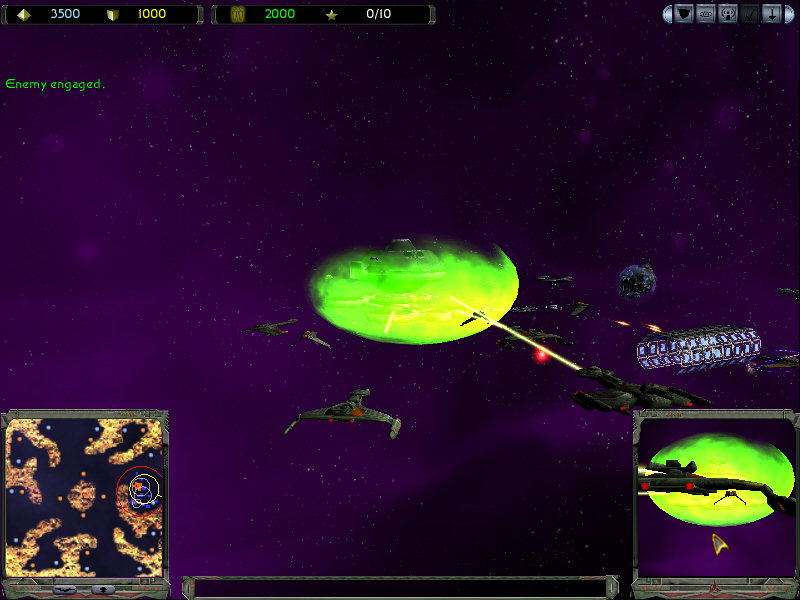Click the Klingon emblem below the cinematic window

click(x=716, y=587)
